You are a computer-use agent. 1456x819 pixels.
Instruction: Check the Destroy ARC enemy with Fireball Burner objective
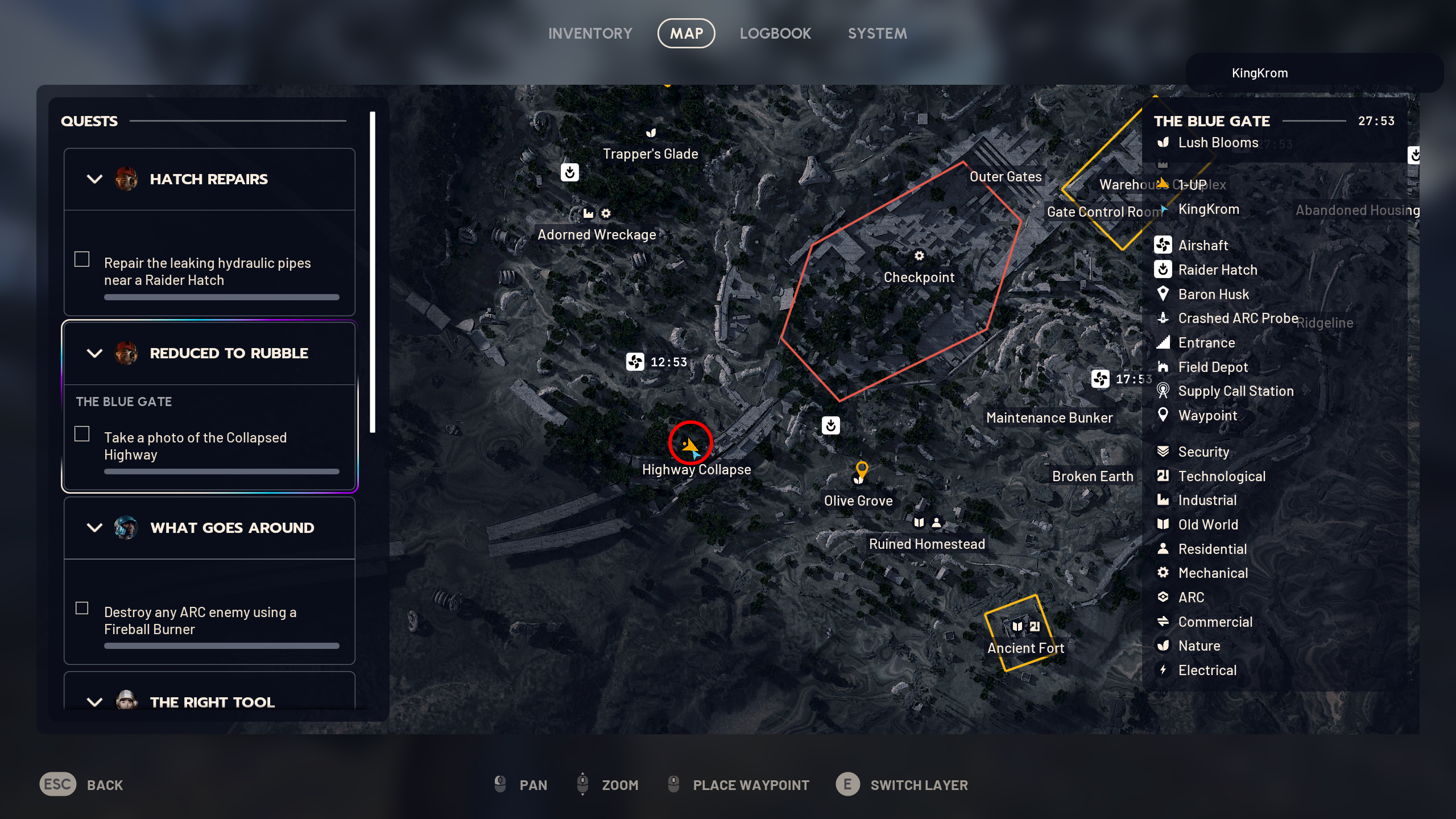coord(82,608)
